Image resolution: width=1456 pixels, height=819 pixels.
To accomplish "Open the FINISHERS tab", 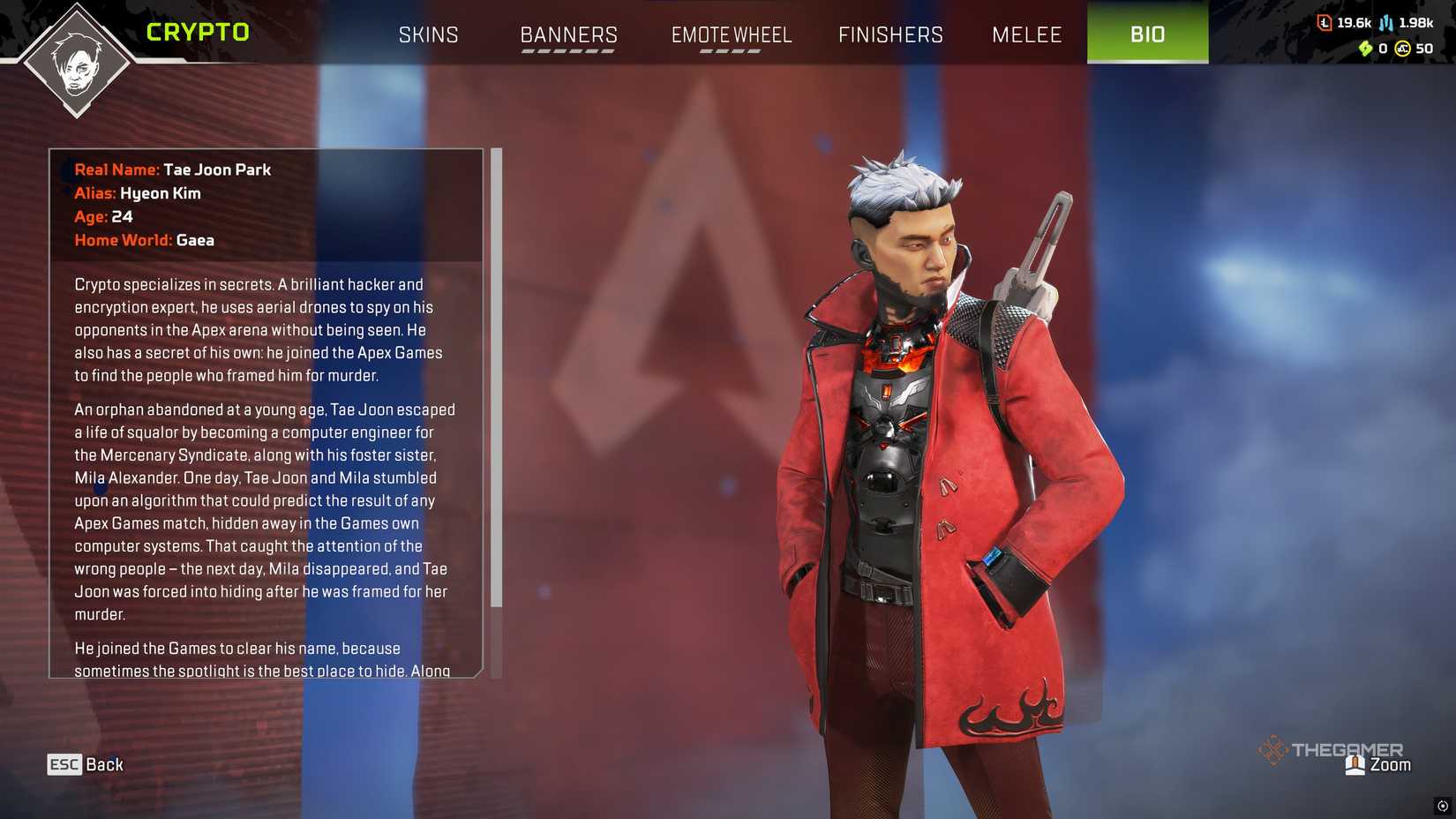I will click(889, 34).
